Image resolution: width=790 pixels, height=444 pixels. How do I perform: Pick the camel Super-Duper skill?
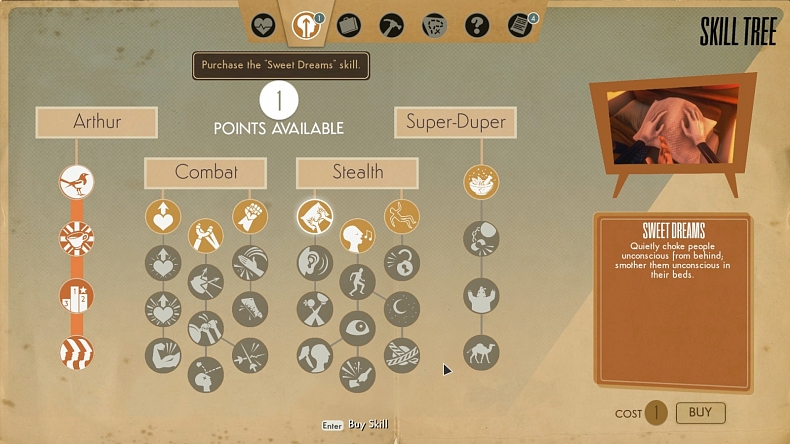tap(481, 352)
